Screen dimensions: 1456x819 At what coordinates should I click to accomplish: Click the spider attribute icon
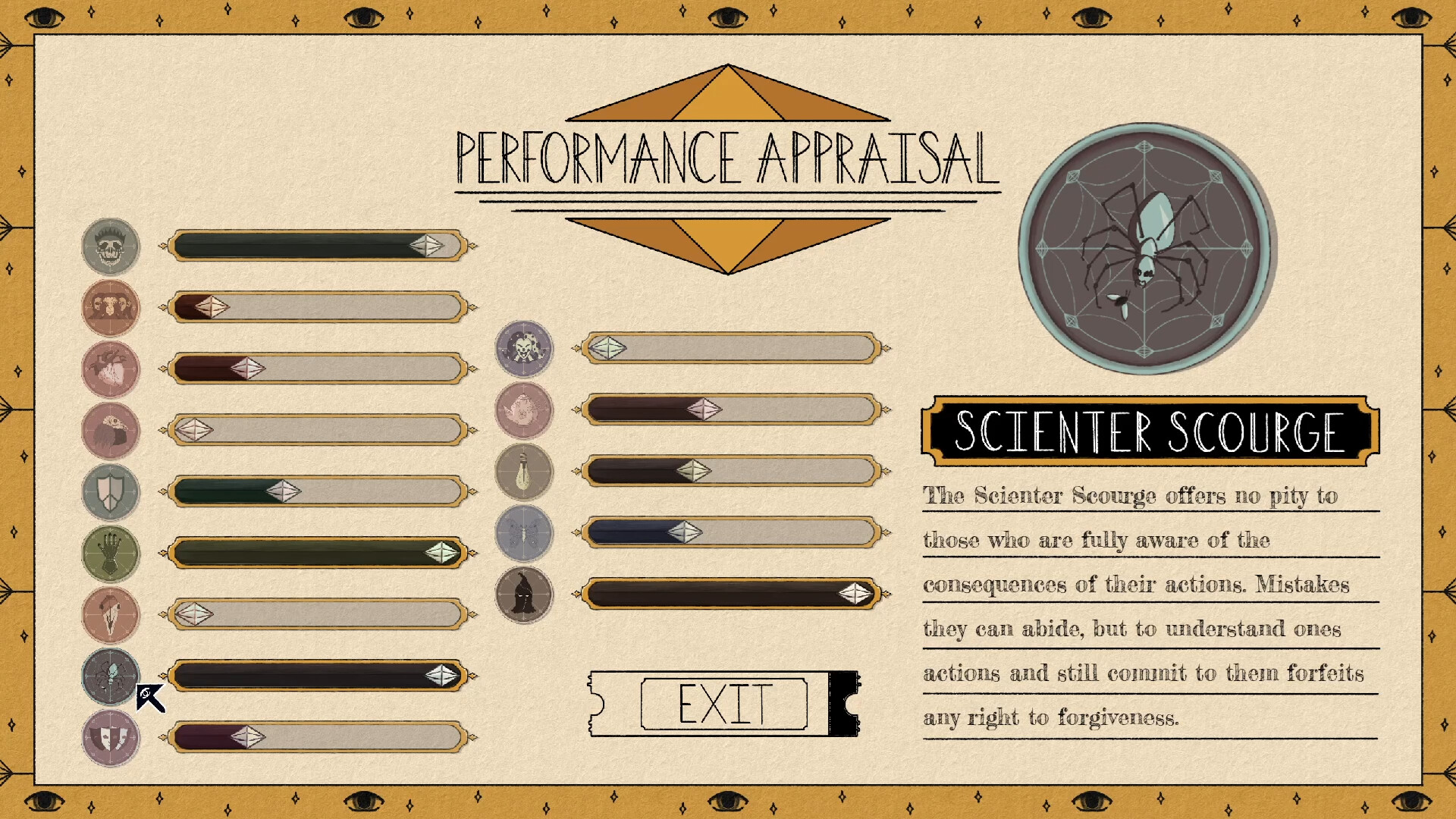pos(110,676)
